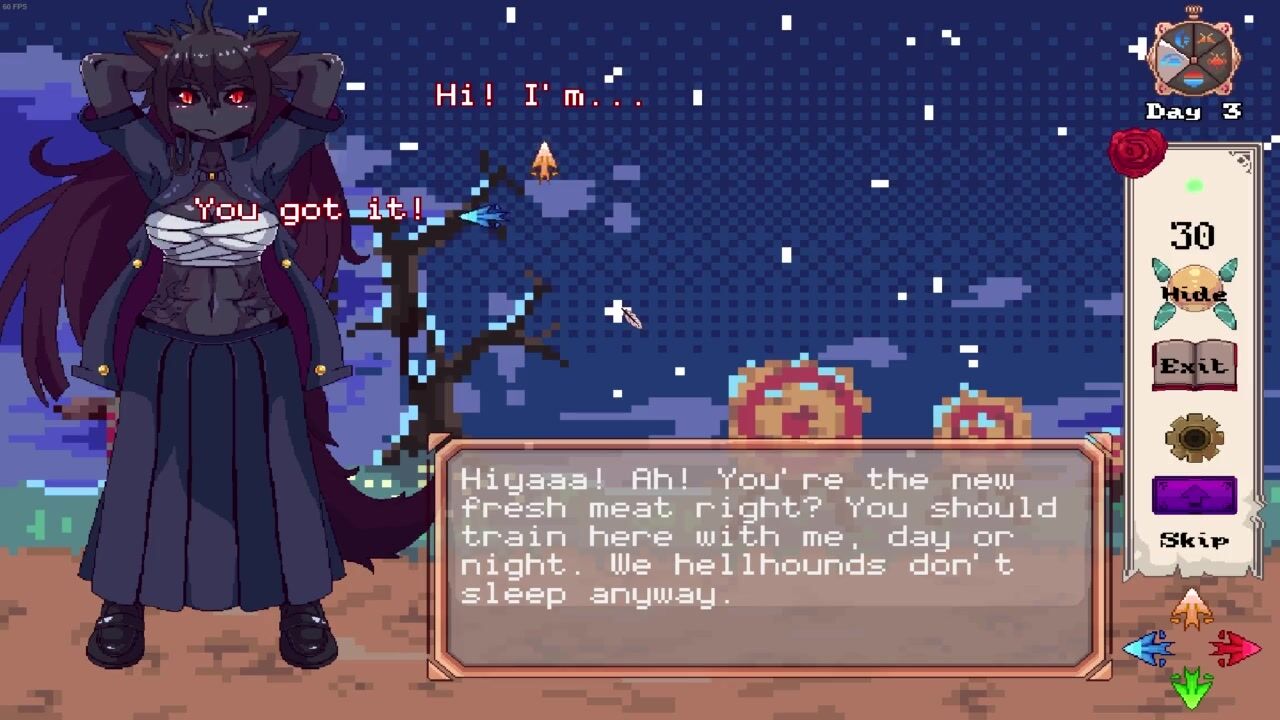This screenshot has height=720, width=1280.
Task: Choose the "Hi! I'm..." reply
Action: click(x=540, y=96)
